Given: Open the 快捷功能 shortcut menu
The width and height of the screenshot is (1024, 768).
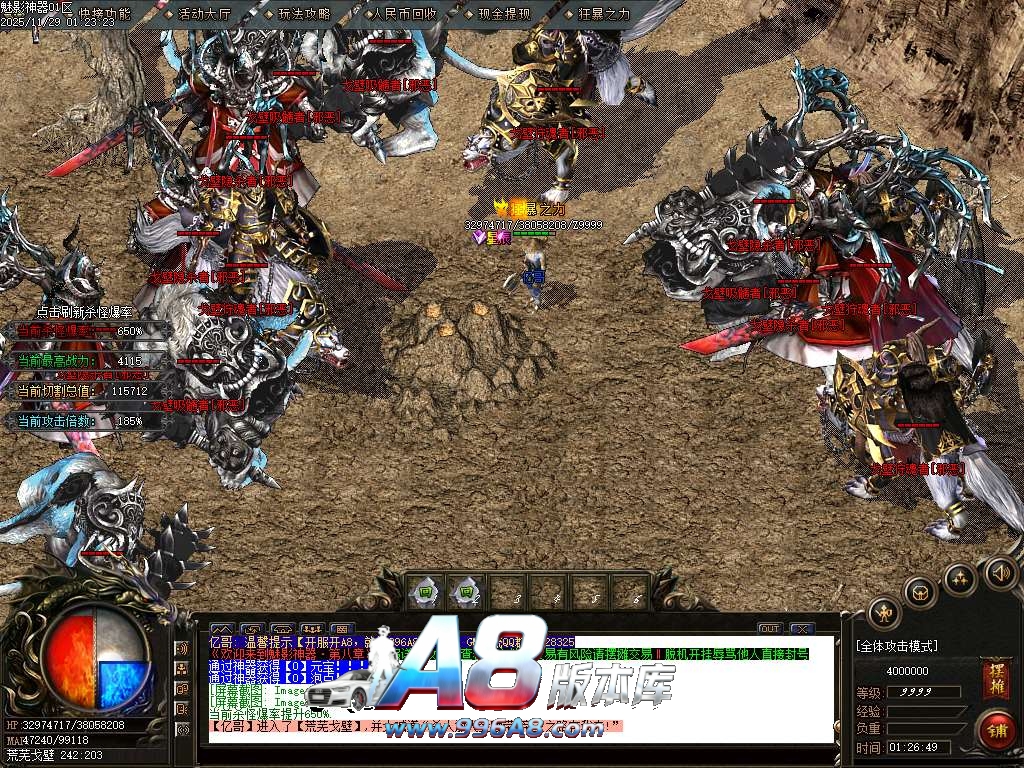Looking at the screenshot, I should pos(105,14).
